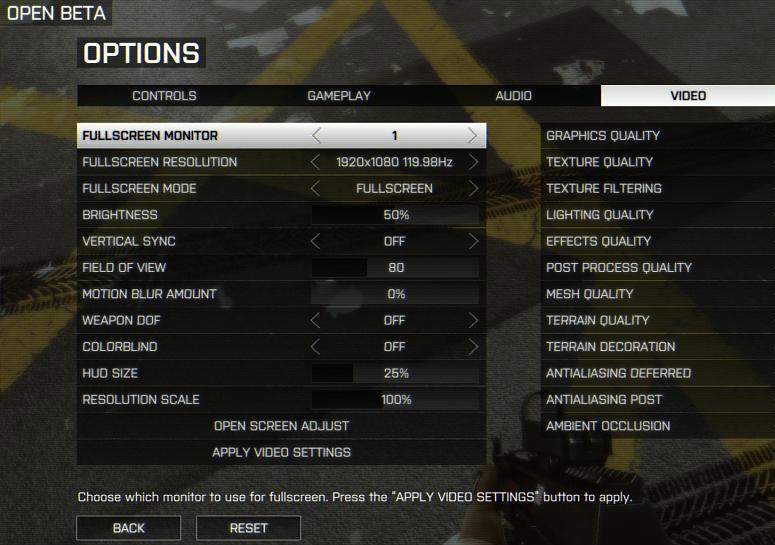Change the HUD Size slider
This screenshot has width=775, height=545.
(x=395, y=373)
